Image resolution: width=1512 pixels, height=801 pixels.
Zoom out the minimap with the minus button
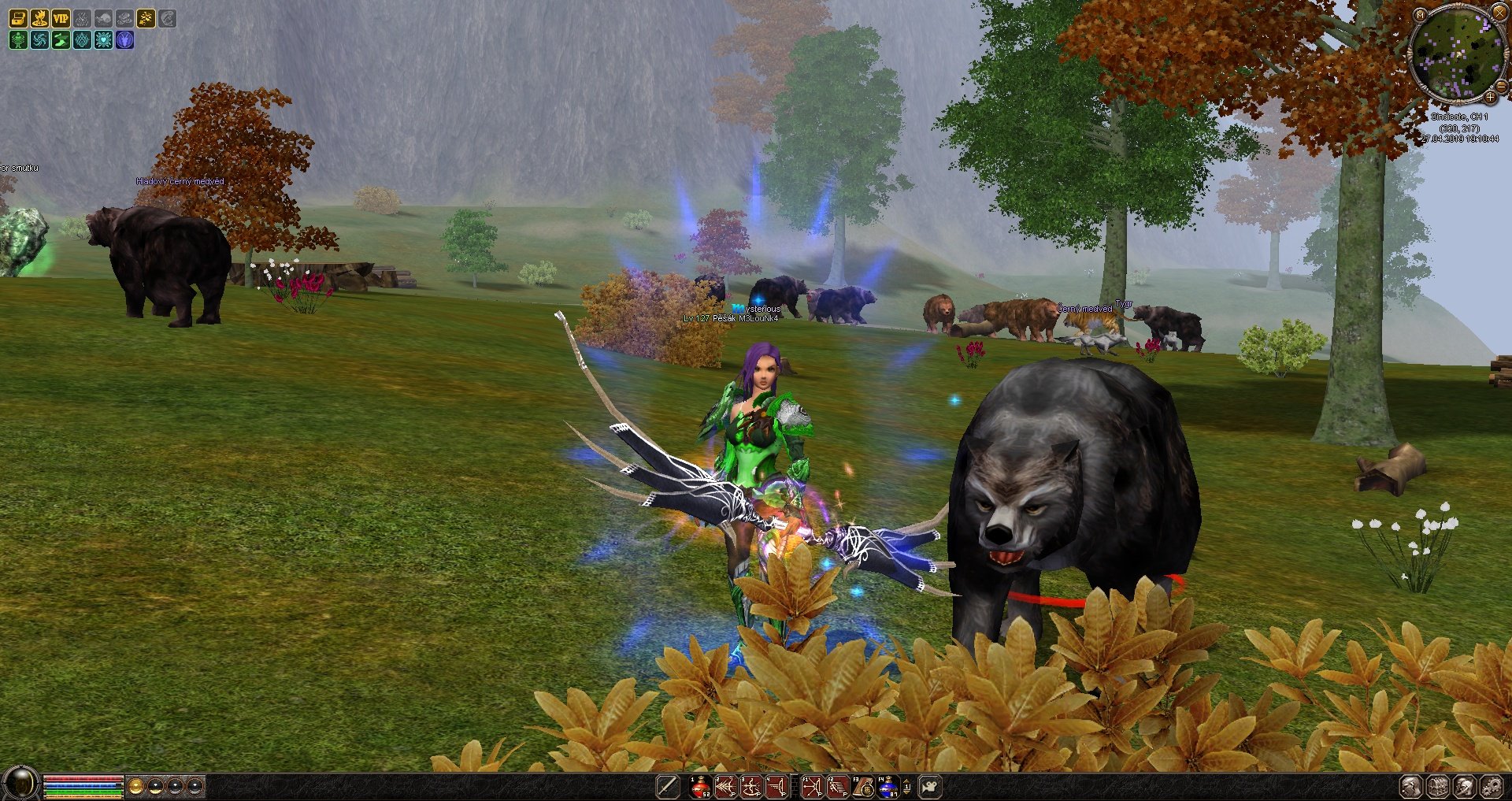(x=1501, y=87)
